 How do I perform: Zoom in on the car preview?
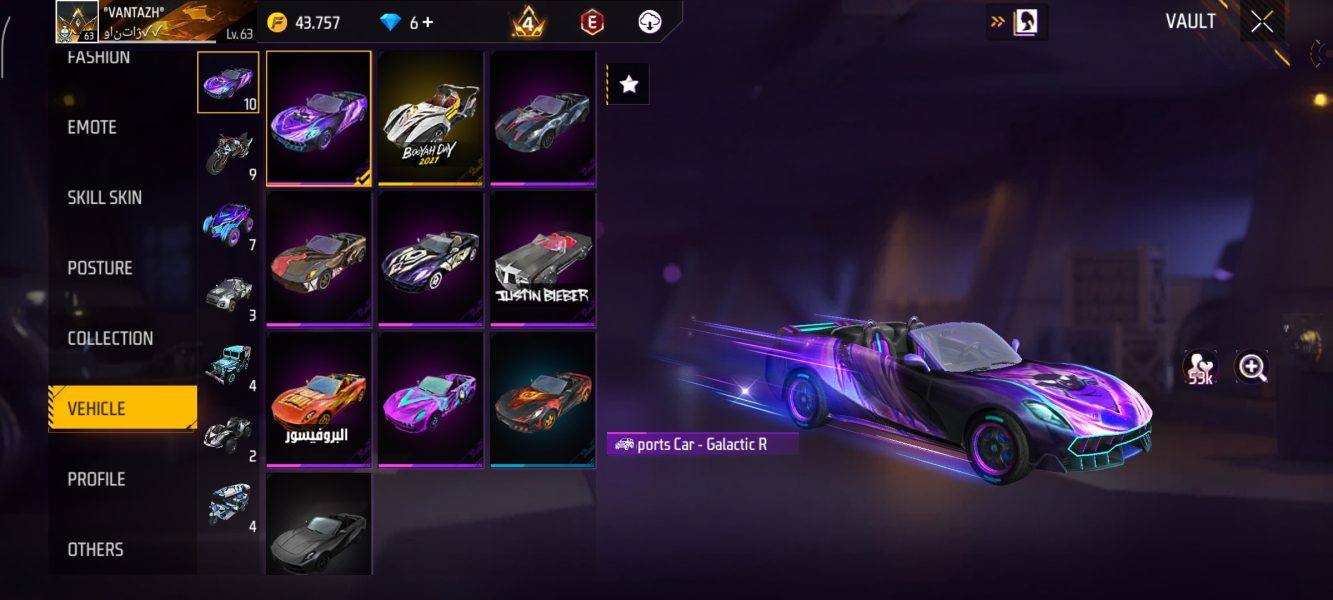click(x=1251, y=367)
